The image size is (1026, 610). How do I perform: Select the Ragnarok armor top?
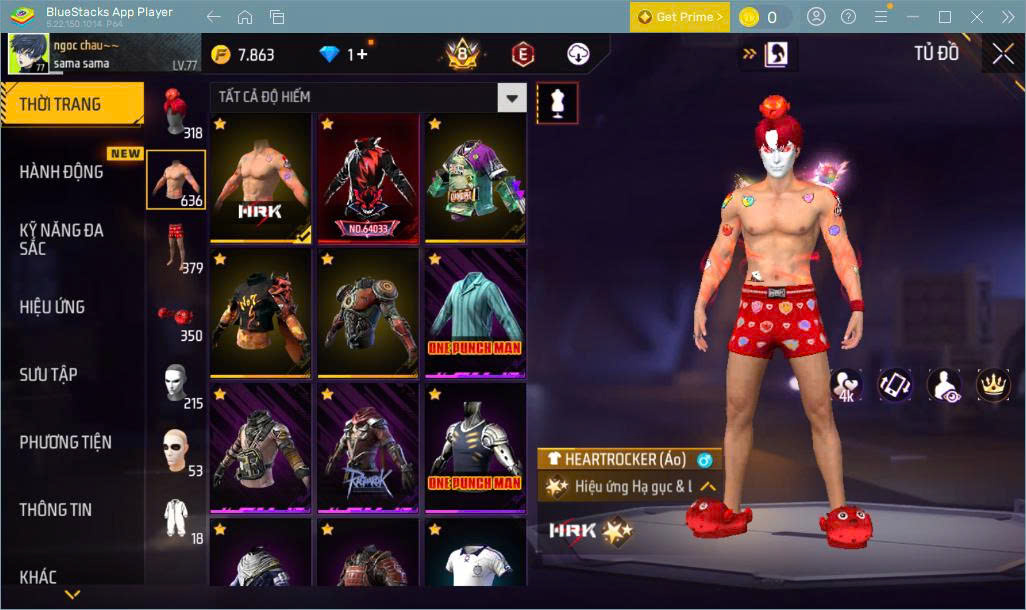pos(367,447)
